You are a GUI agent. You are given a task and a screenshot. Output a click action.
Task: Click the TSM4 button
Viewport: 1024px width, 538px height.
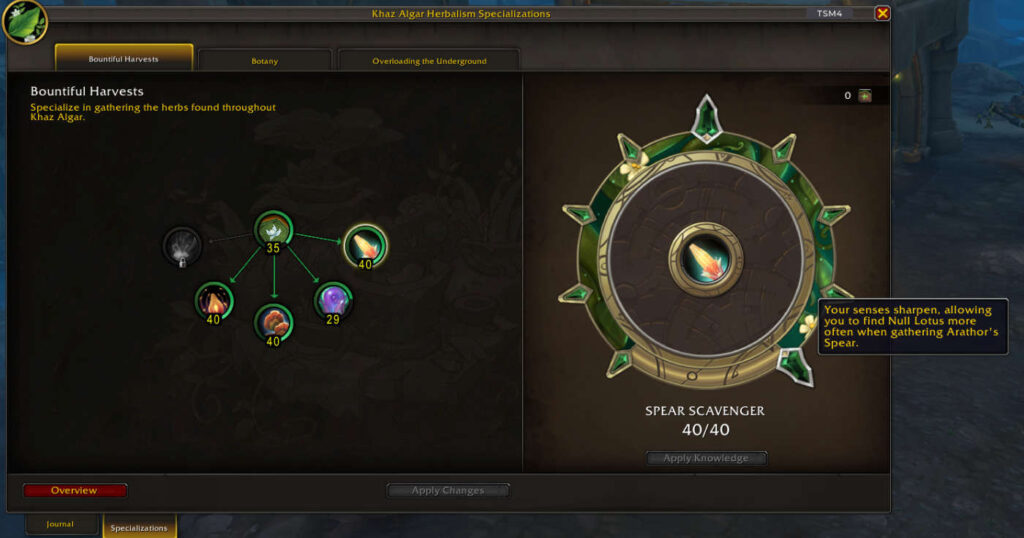(x=831, y=13)
